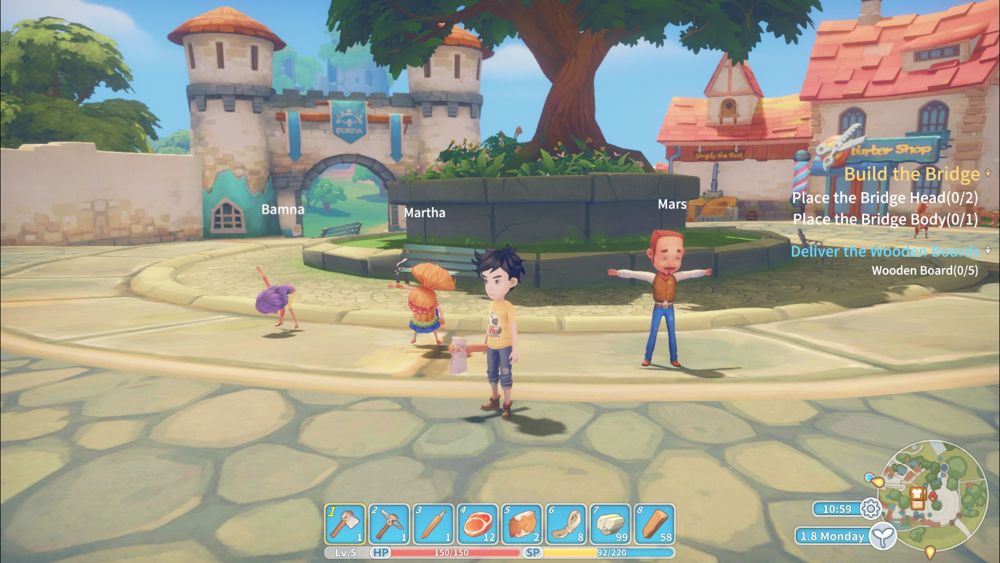Click the gear icon beside the clock
This screenshot has width=1000, height=563.
pyautogui.click(x=870, y=509)
